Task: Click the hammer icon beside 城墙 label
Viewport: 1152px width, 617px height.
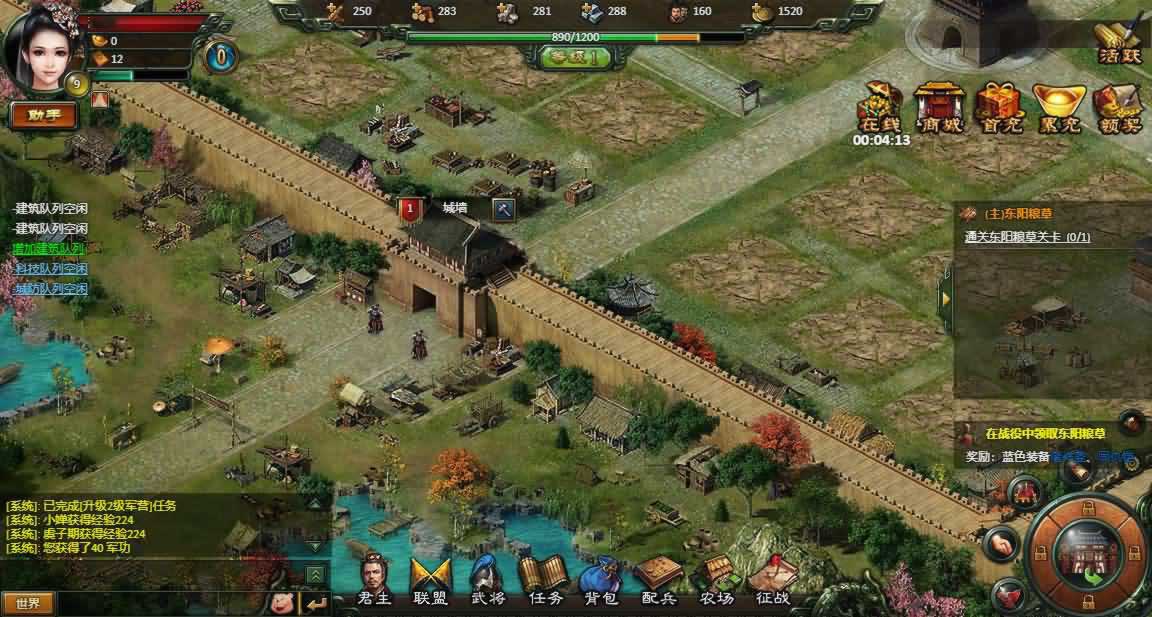Action: pos(505,209)
